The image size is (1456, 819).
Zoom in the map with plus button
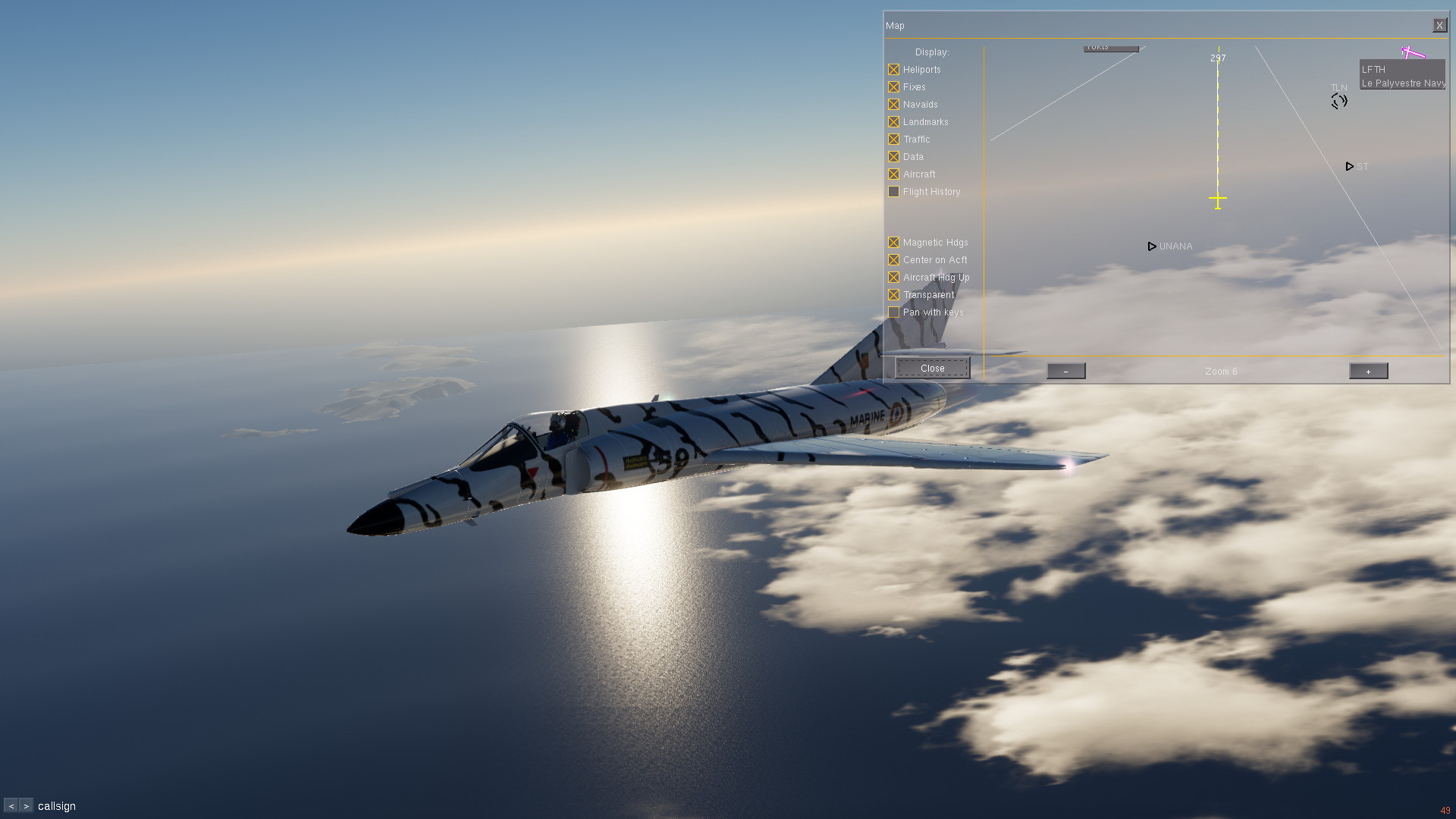coord(1368,371)
